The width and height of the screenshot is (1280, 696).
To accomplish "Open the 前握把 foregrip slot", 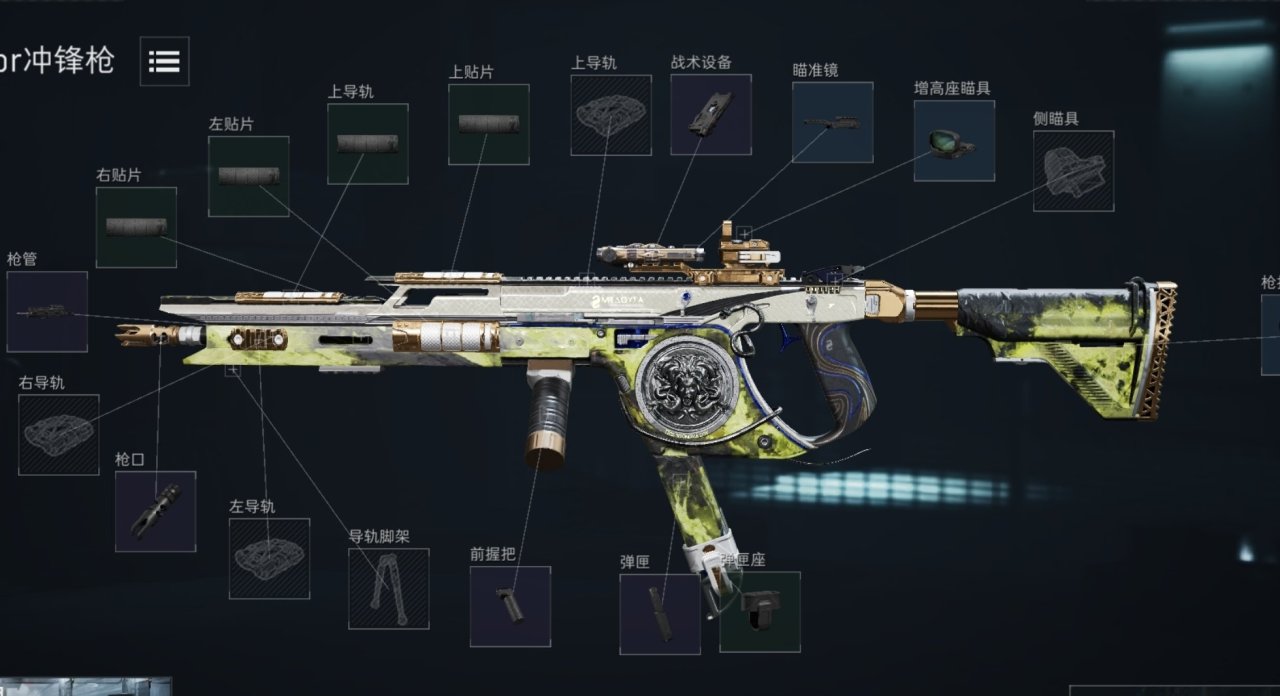I will coord(510,606).
